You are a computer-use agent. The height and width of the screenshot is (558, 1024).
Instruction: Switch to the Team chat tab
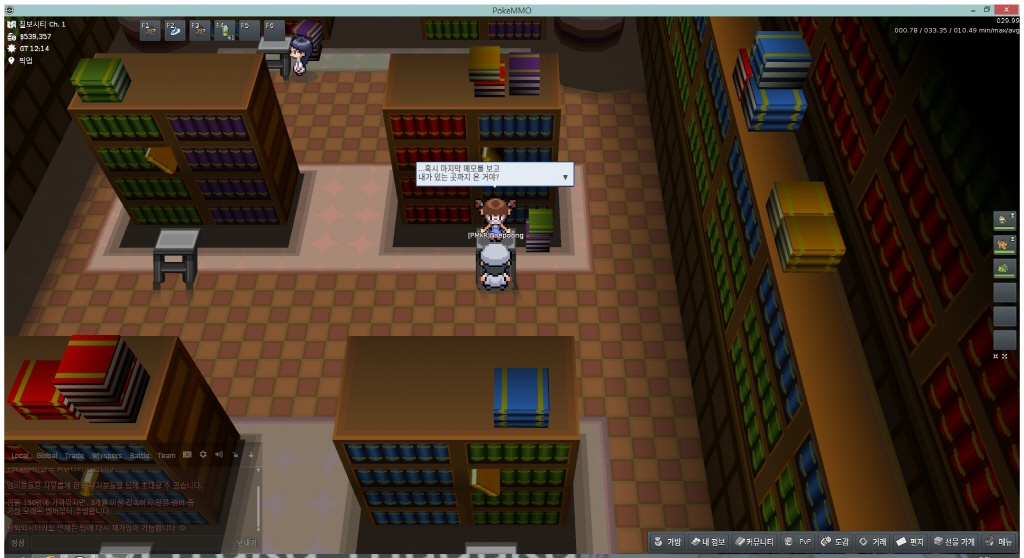tap(166, 455)
